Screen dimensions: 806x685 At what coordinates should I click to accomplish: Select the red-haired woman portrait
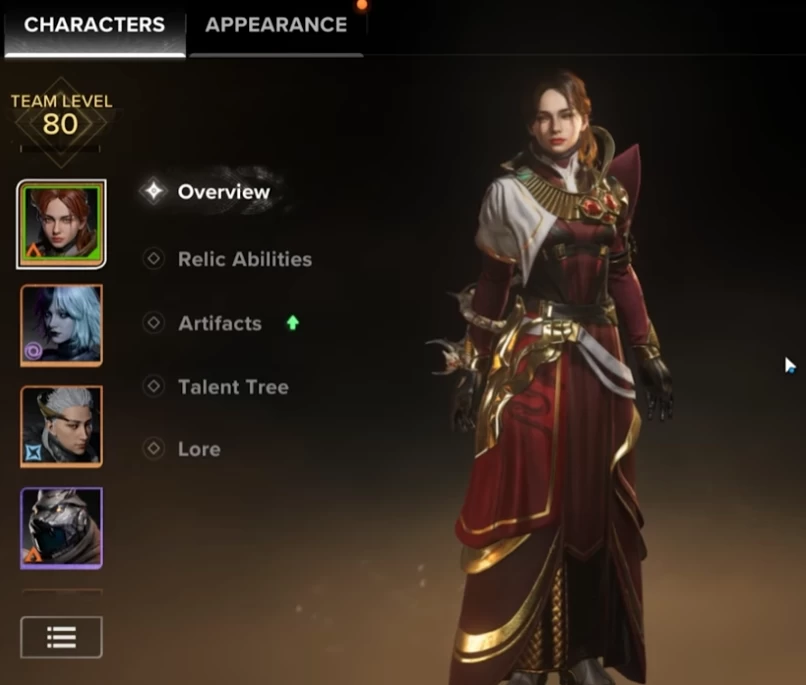62,224
